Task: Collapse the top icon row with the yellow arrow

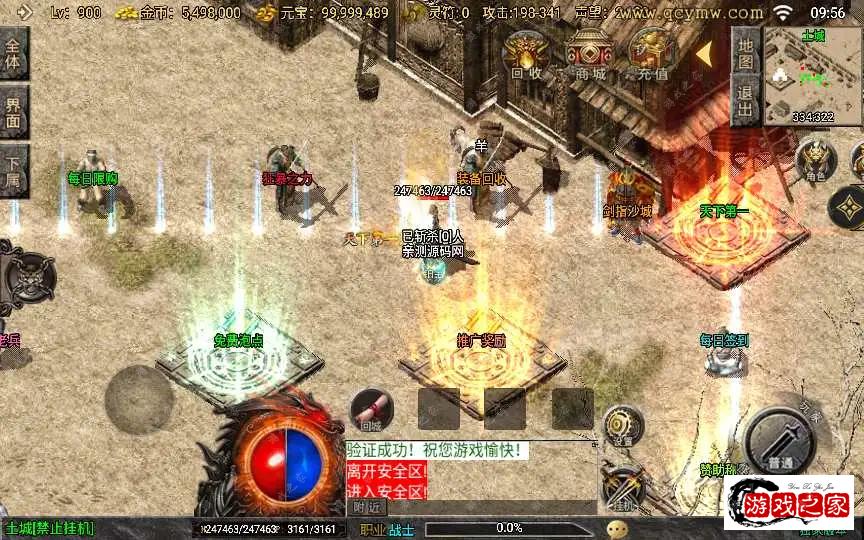Action: point(704,50)
